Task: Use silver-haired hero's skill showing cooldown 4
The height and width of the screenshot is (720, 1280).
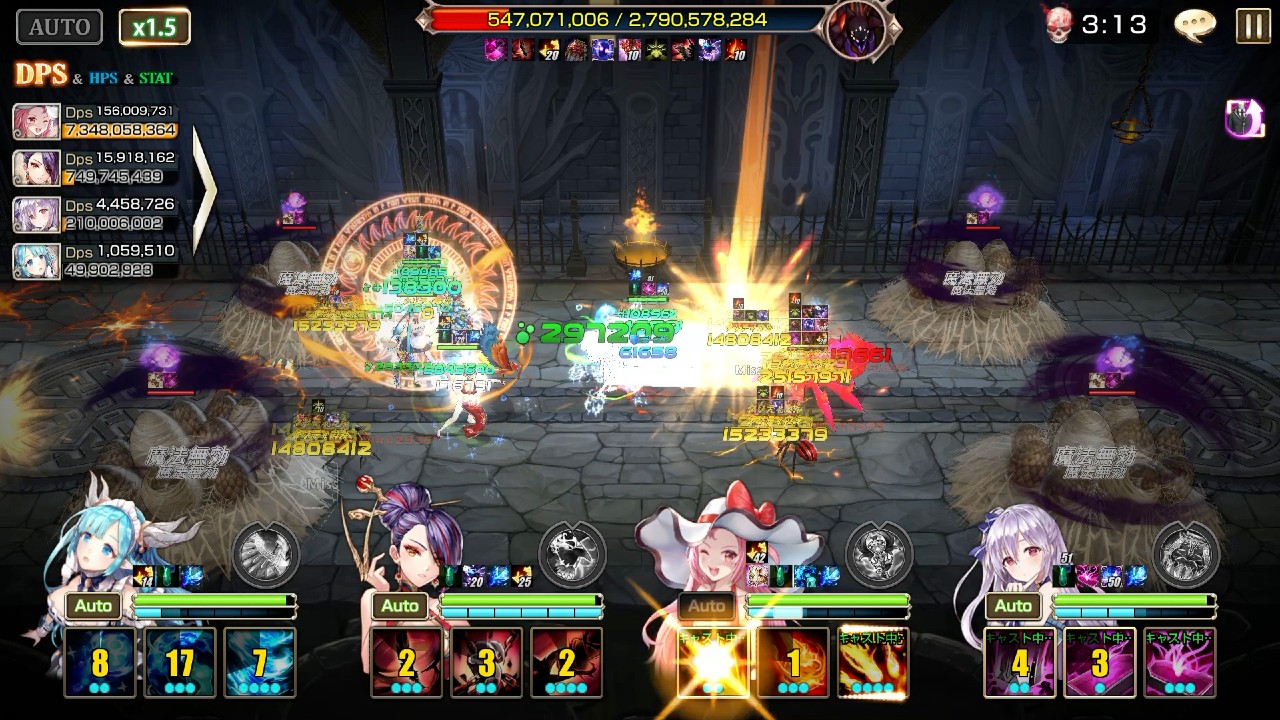Action: (1020, 661)
